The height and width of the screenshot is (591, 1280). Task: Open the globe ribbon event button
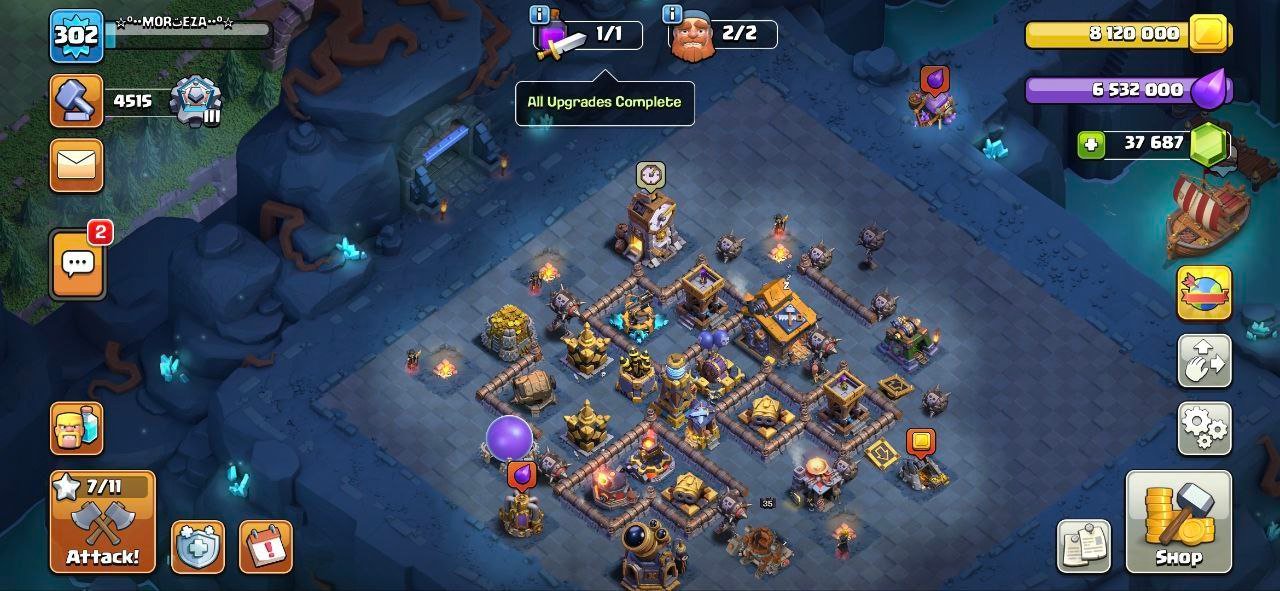coord(1204,293)
